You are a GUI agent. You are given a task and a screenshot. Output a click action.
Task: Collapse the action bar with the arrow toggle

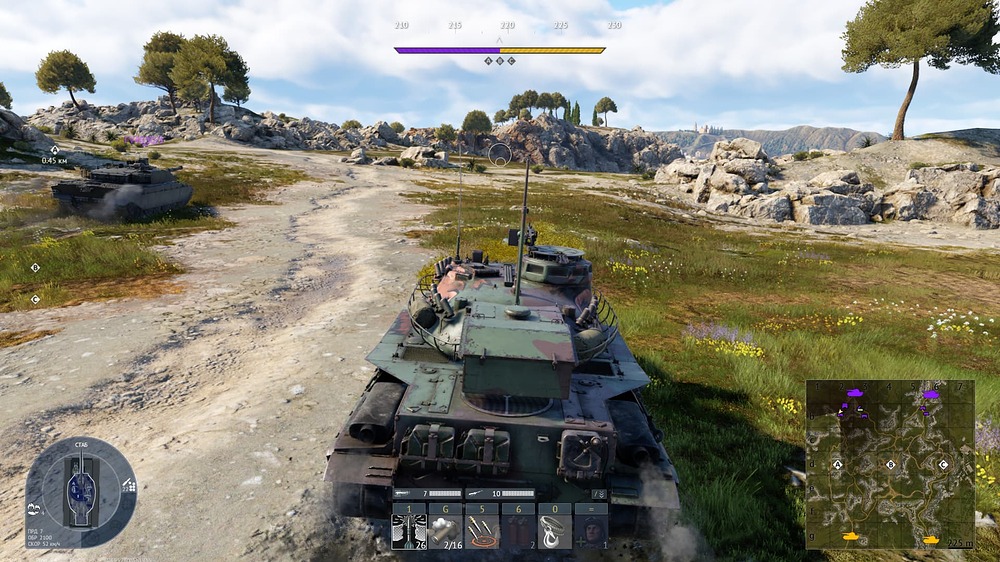(x=599, y=494)
